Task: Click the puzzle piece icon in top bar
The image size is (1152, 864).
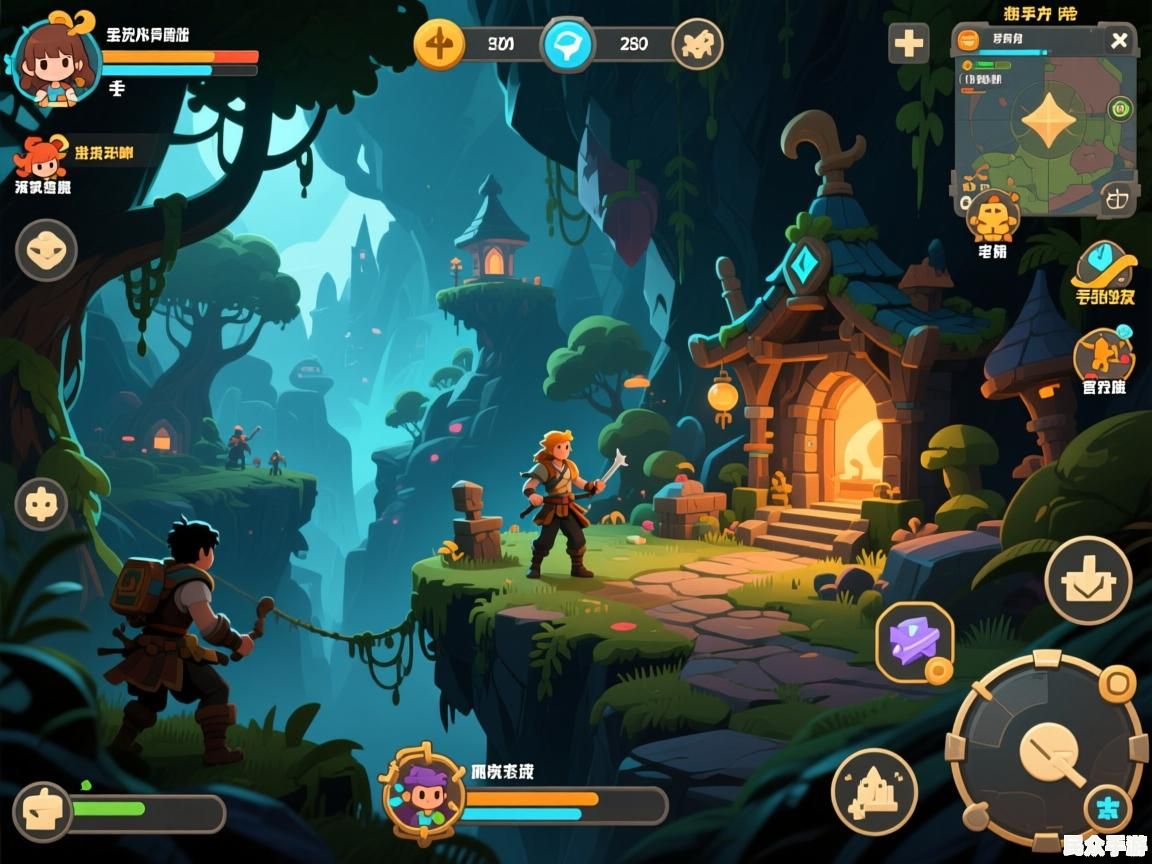Action: coord(697,44)
